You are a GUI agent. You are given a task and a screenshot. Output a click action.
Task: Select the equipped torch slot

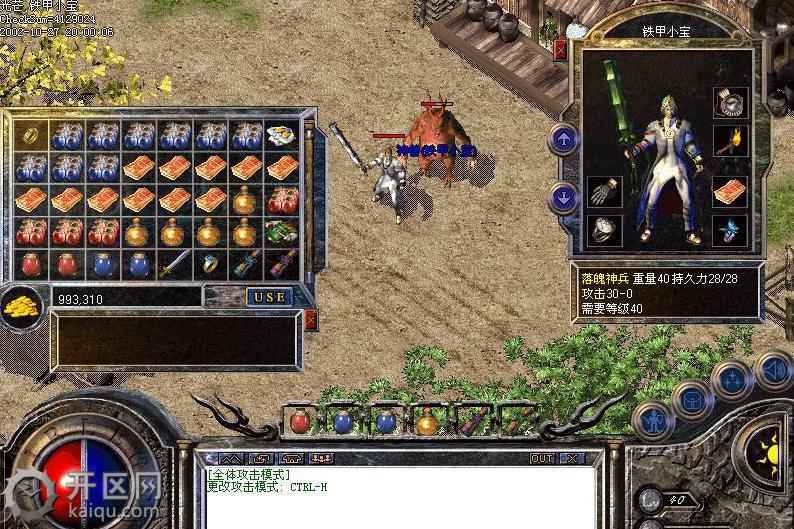coord(730,140)
